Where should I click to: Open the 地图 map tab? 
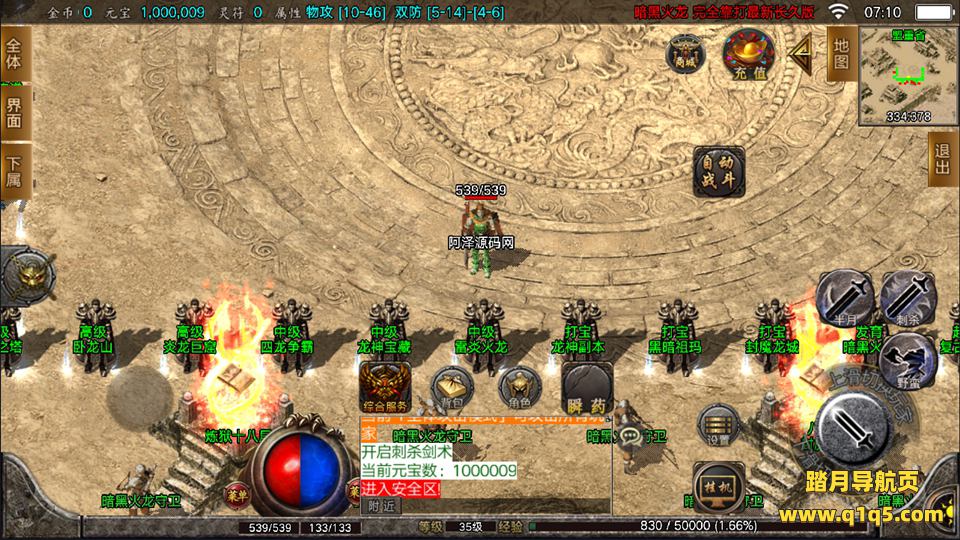(841, 53)
